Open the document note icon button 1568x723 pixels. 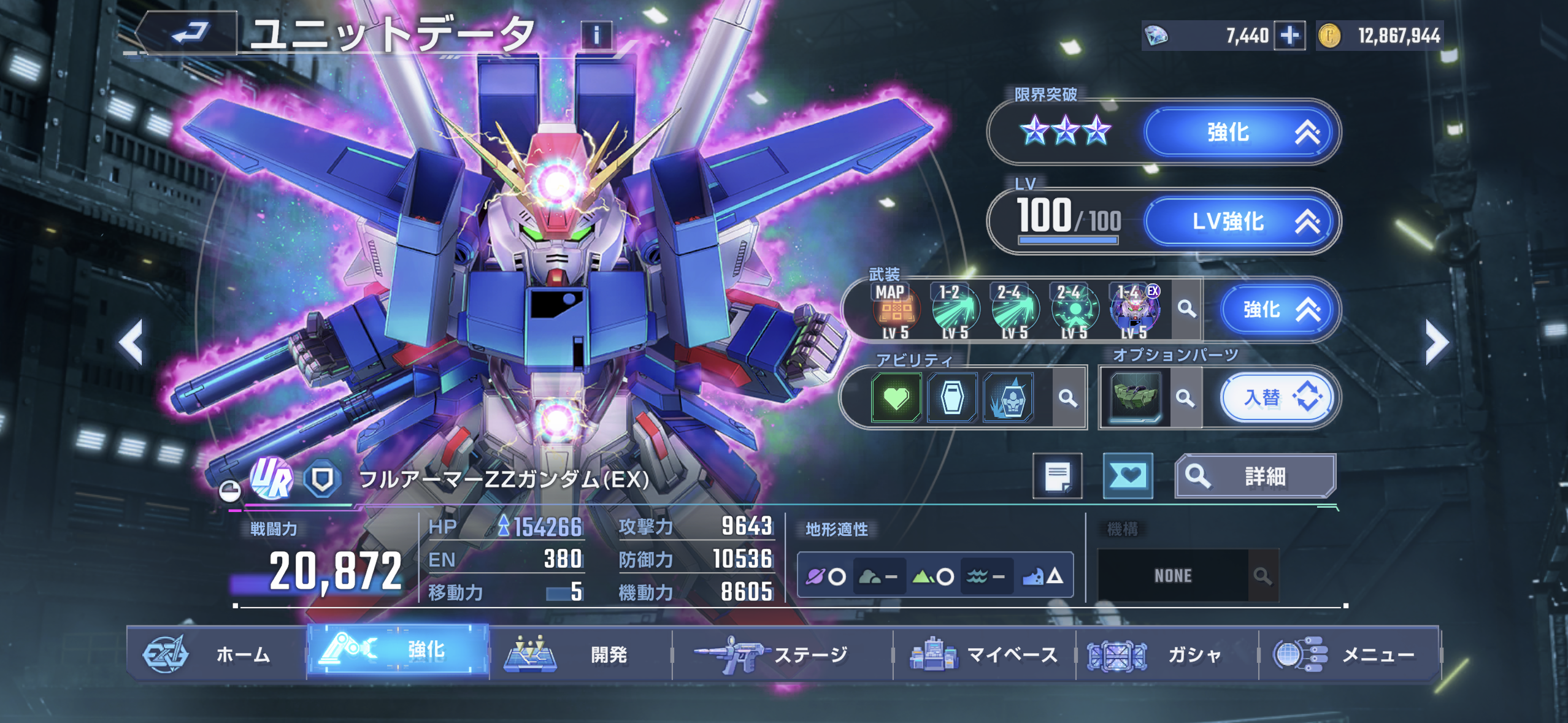click(x=1057, y=476)
